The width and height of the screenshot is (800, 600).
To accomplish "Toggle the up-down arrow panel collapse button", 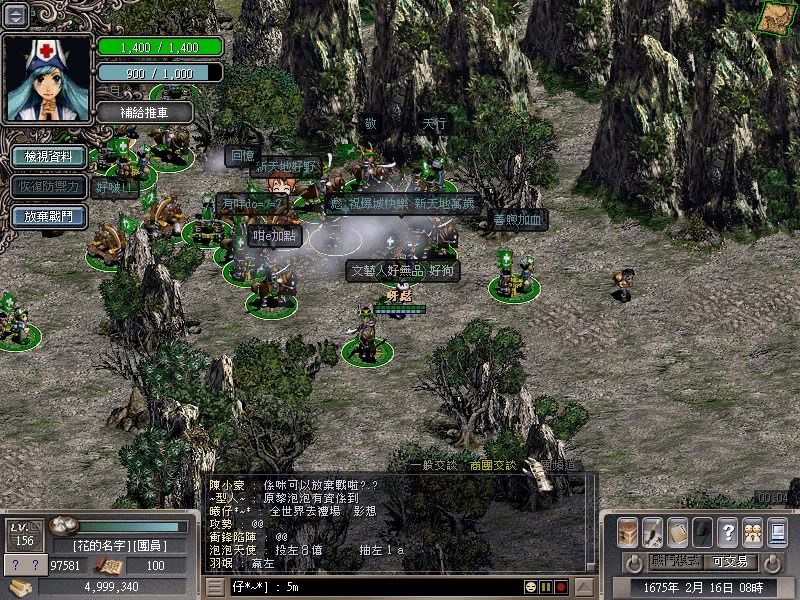I will (x=16, y=13).
